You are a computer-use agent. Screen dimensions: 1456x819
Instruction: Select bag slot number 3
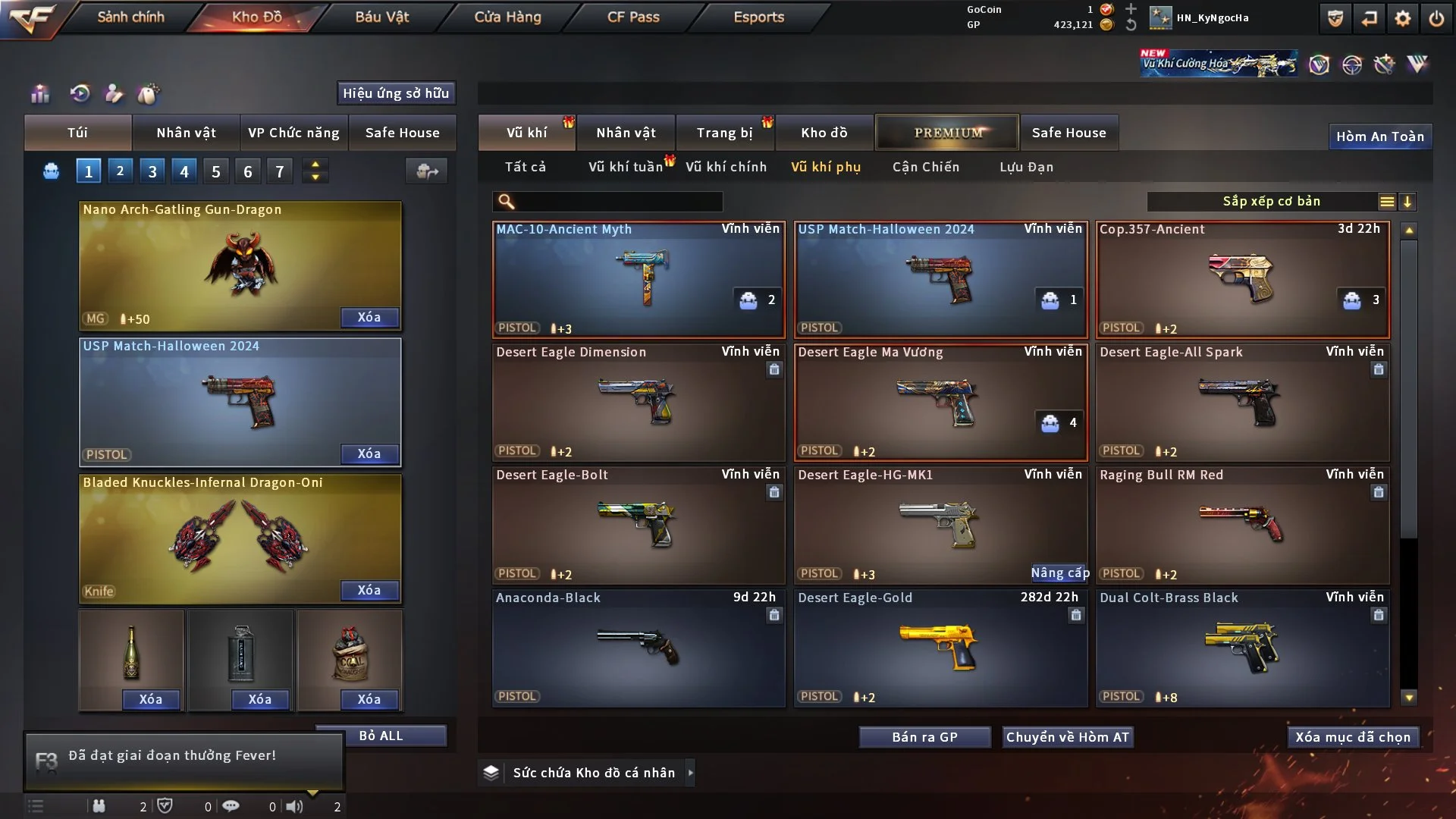click(x=152, y=171)
